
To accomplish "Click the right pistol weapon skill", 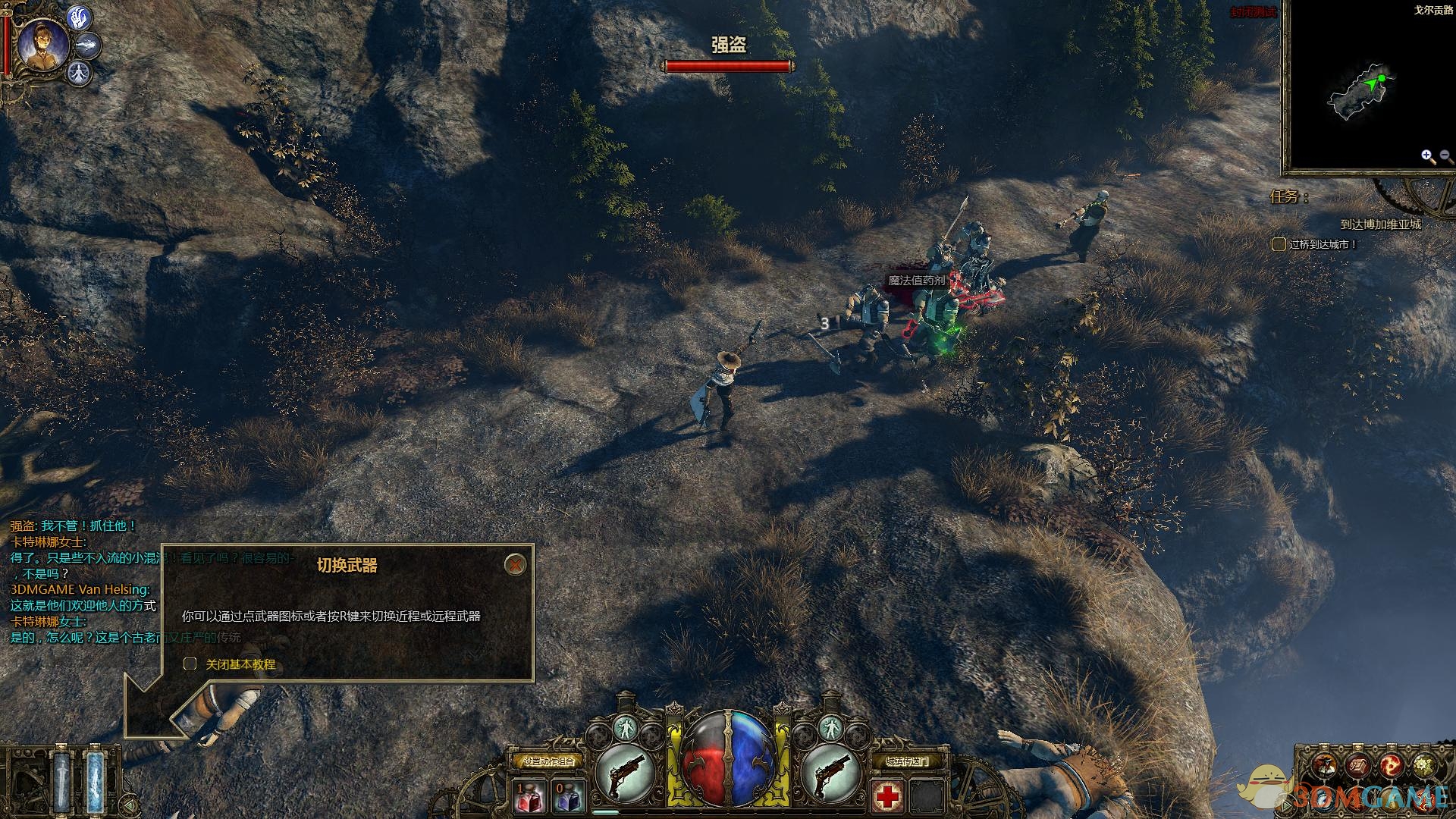I will pos(830,772).
